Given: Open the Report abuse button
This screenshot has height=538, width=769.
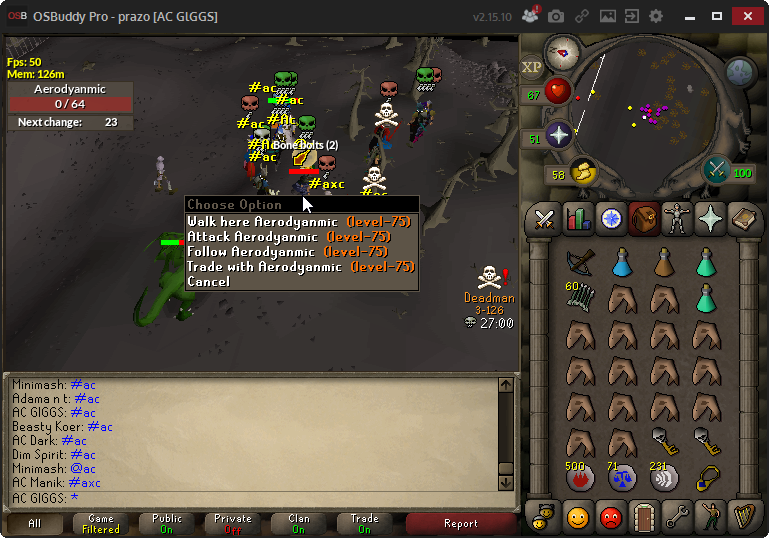Looking at the screenshot, I should [460, 523].
